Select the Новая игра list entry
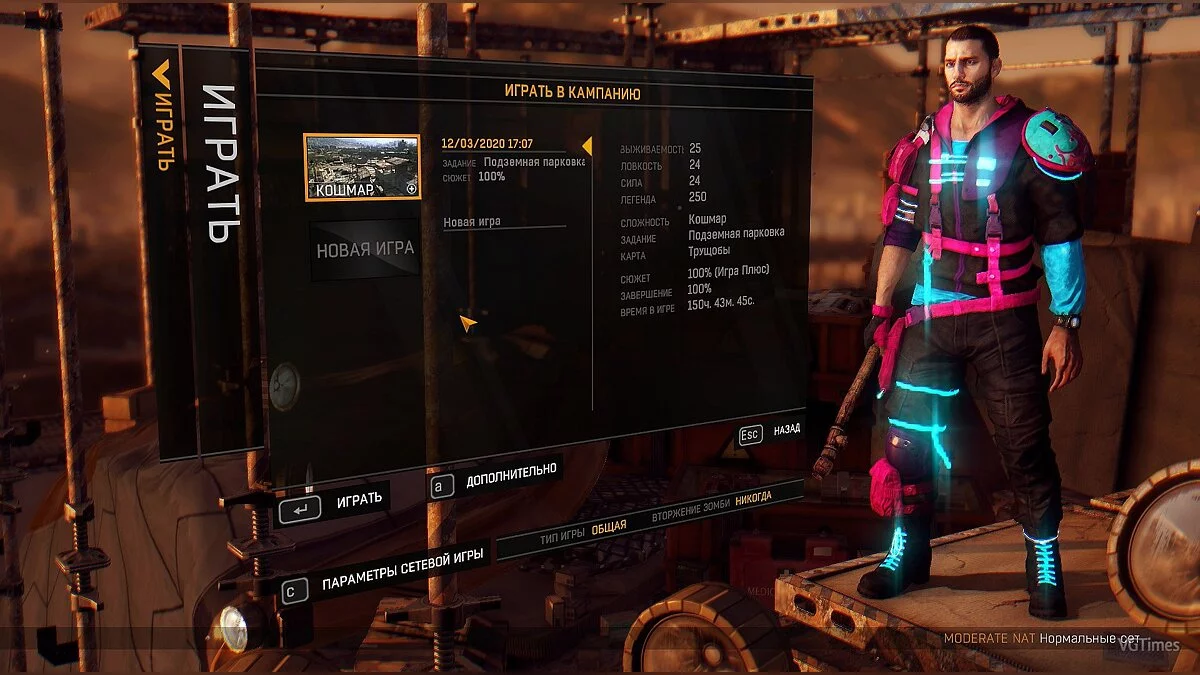 pos(472,222)
